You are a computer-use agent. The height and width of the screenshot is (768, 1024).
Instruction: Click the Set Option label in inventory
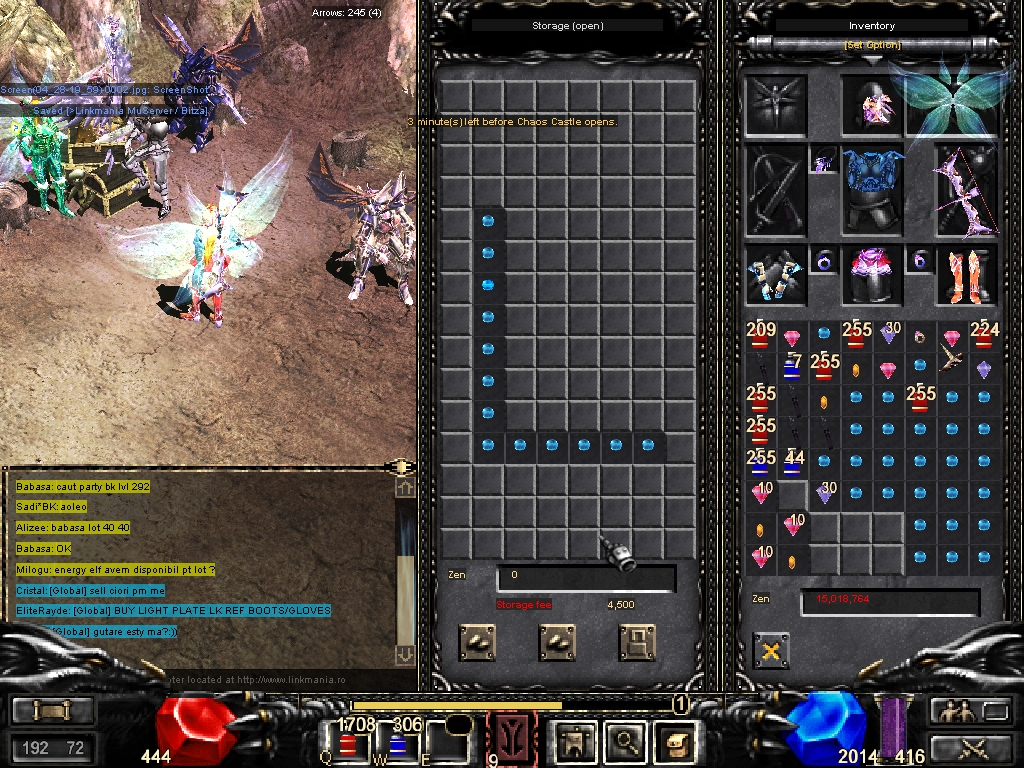(872, 45)
